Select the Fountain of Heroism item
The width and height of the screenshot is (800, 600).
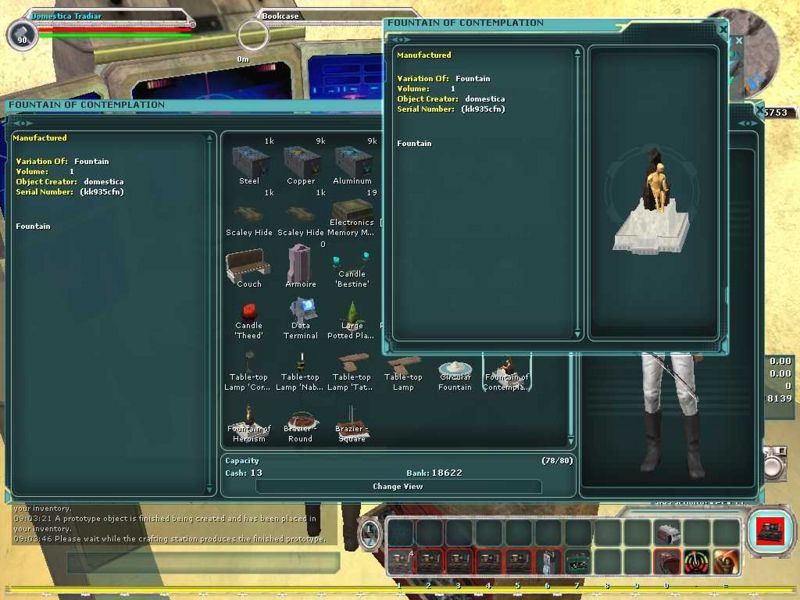coord(249,416)
